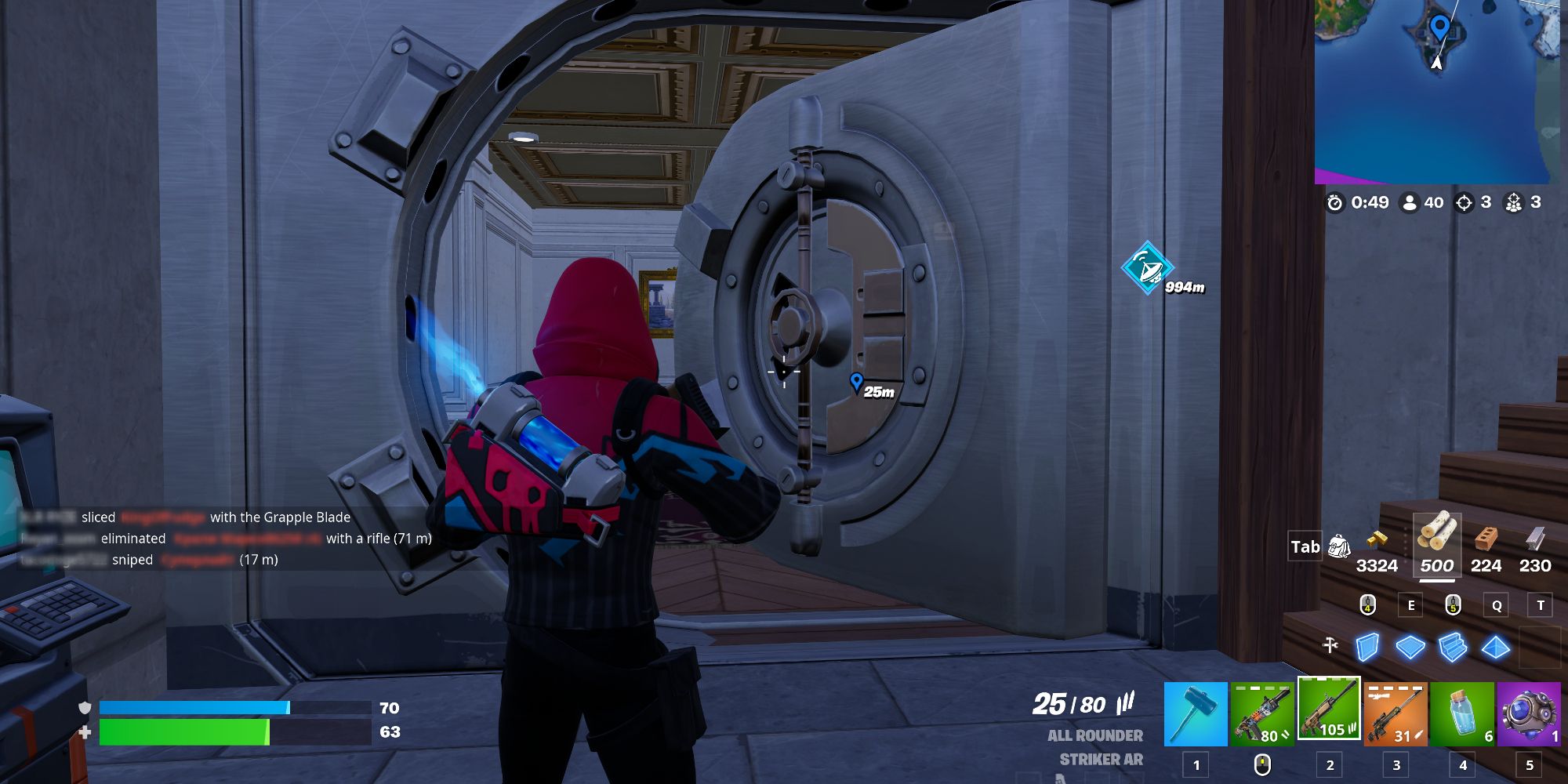The image size is (1568, 784).
Task: Select the wall build piece icon
Action: (1367, 648)
